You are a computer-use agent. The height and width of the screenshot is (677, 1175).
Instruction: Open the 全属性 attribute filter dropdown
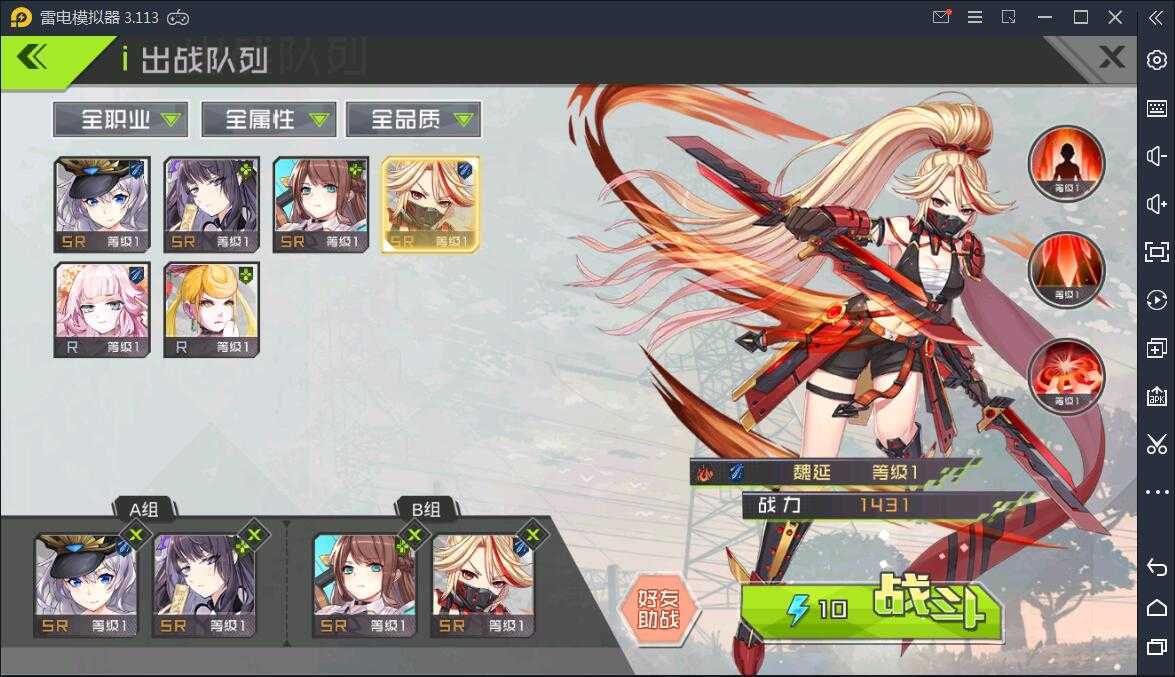coord(265,120)
